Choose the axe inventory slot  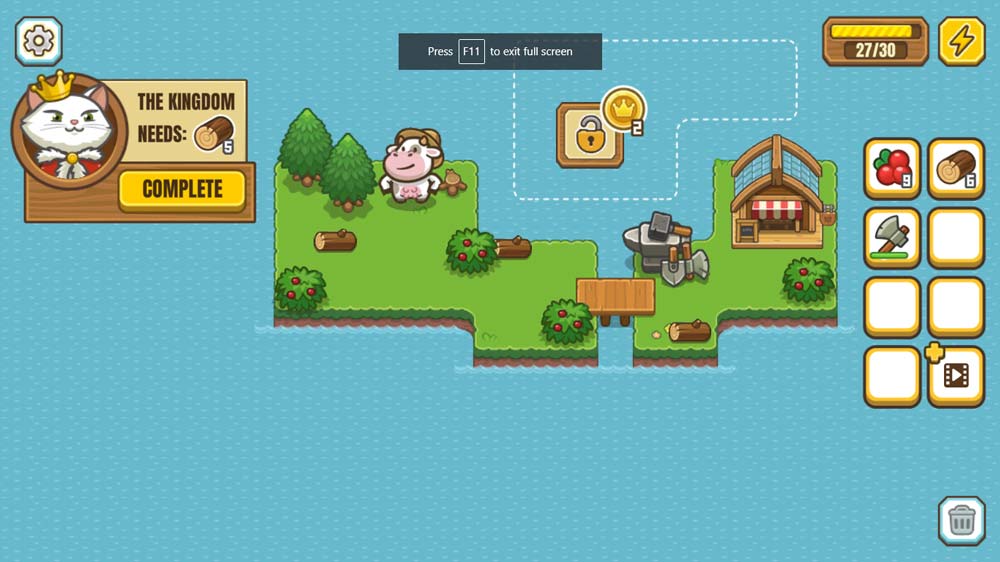tap(892, 238)
